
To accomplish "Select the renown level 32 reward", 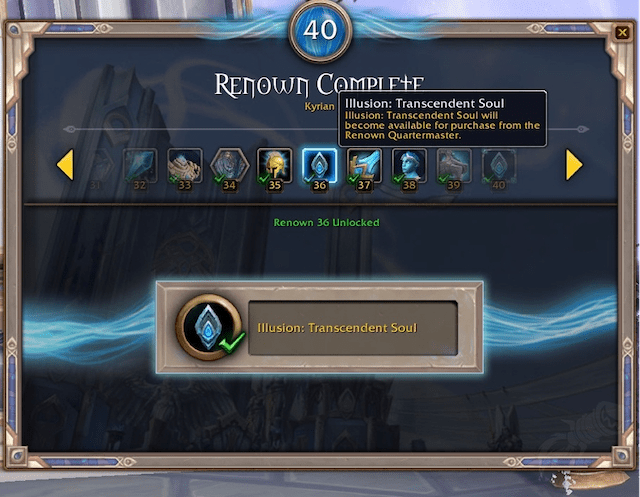I will point(139,165).
